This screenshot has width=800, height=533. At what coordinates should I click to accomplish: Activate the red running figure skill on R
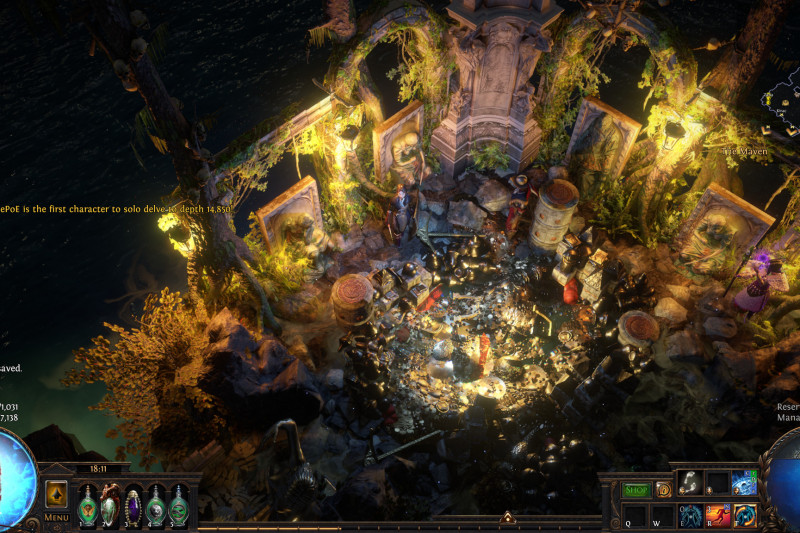pyautogui.click(x=717, y=516)
